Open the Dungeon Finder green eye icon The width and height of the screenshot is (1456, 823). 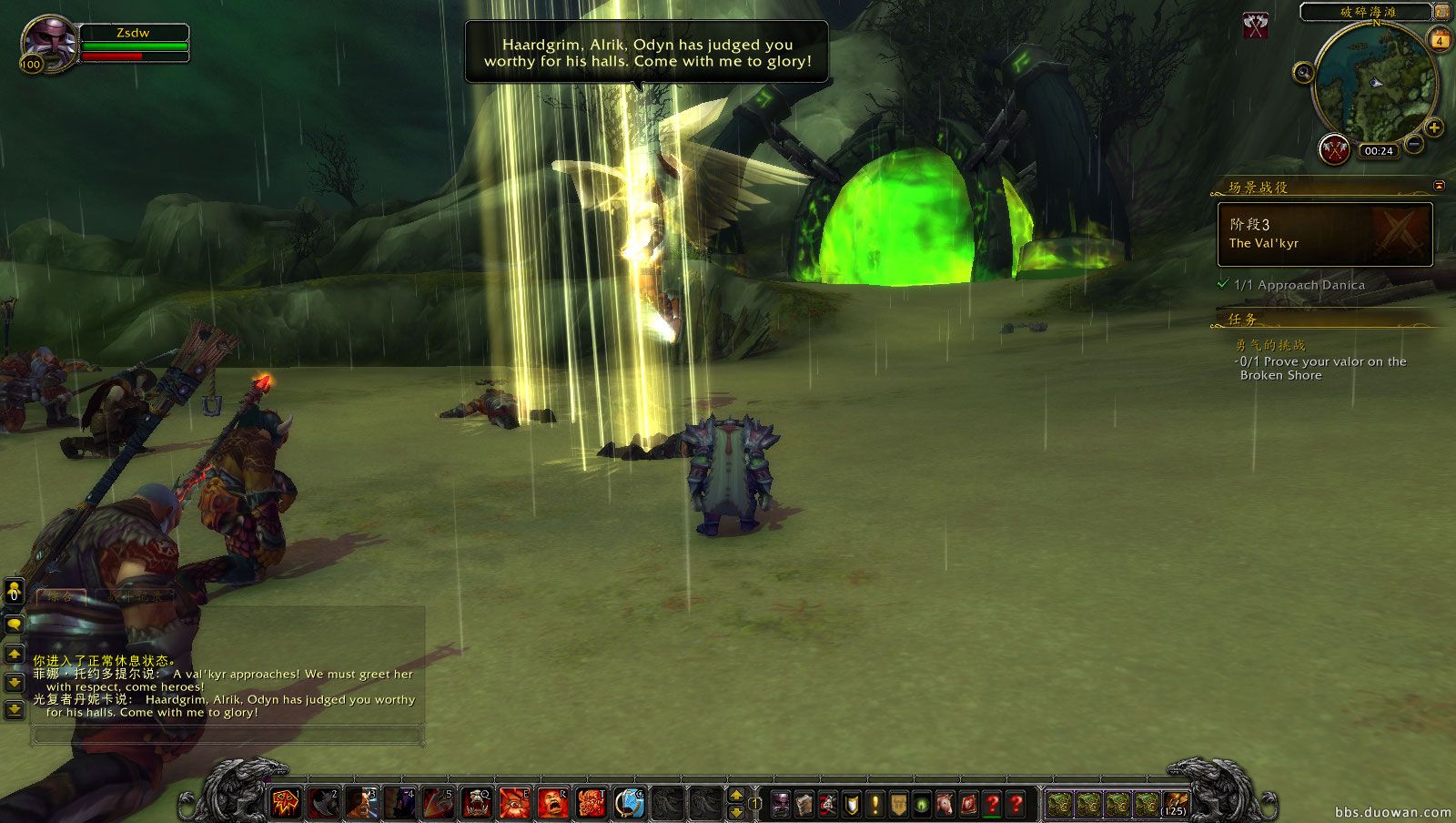(x=922, y=804)
